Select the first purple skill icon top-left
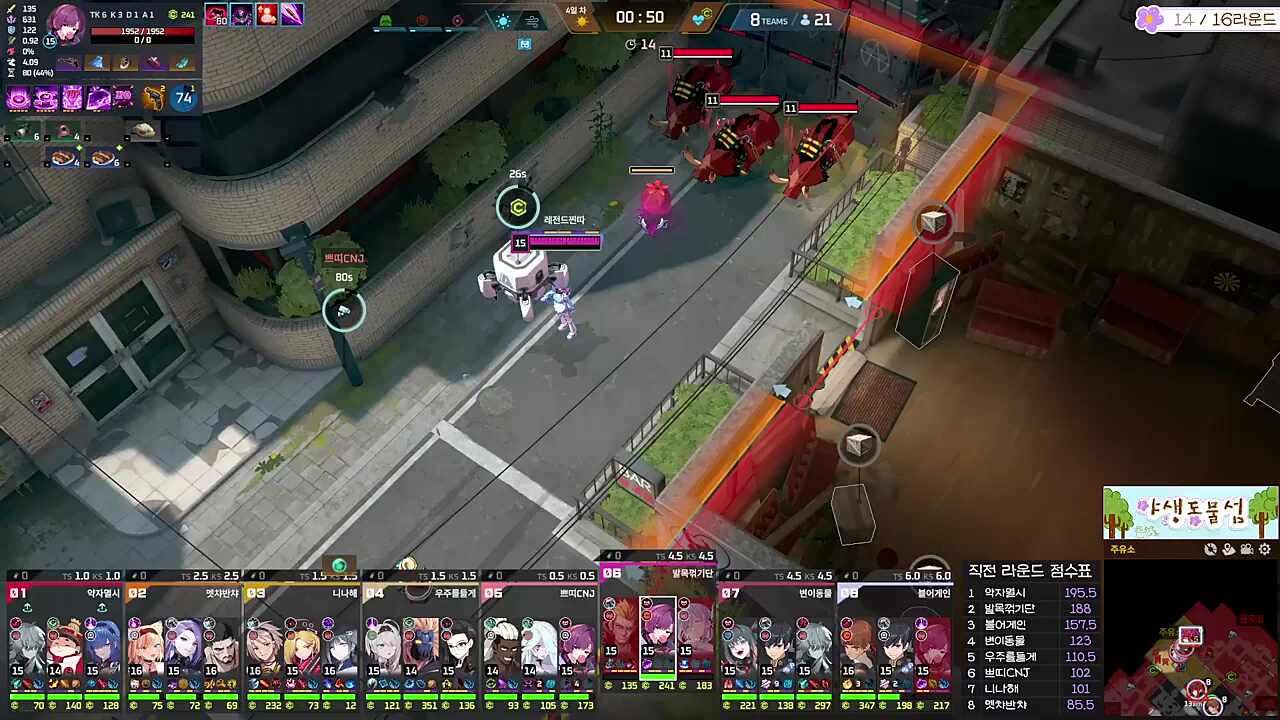 (x=17, y=98)
